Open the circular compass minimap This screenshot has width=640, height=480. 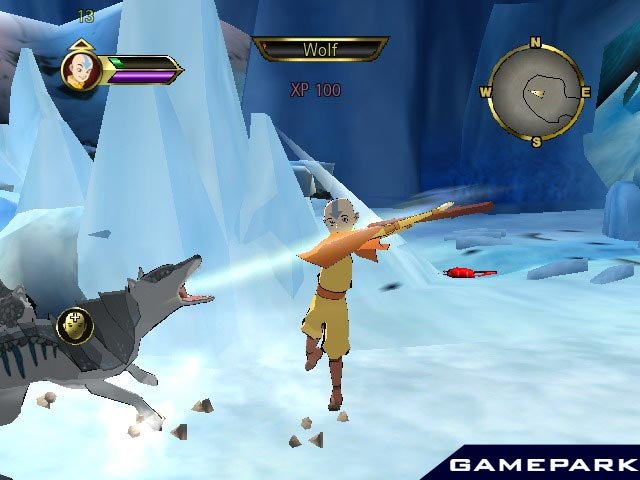coord(536,92)
